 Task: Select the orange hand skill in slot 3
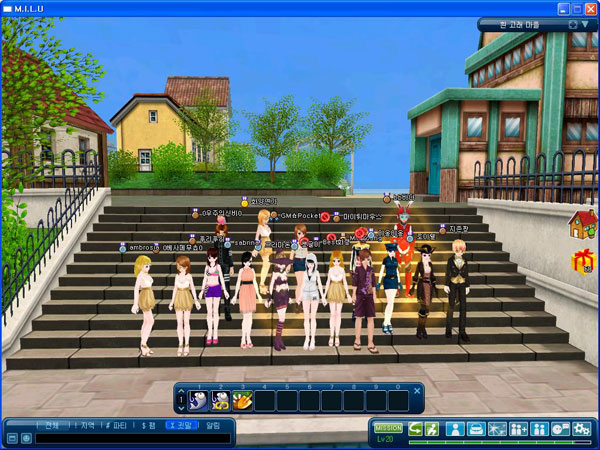tap(242, 400)
